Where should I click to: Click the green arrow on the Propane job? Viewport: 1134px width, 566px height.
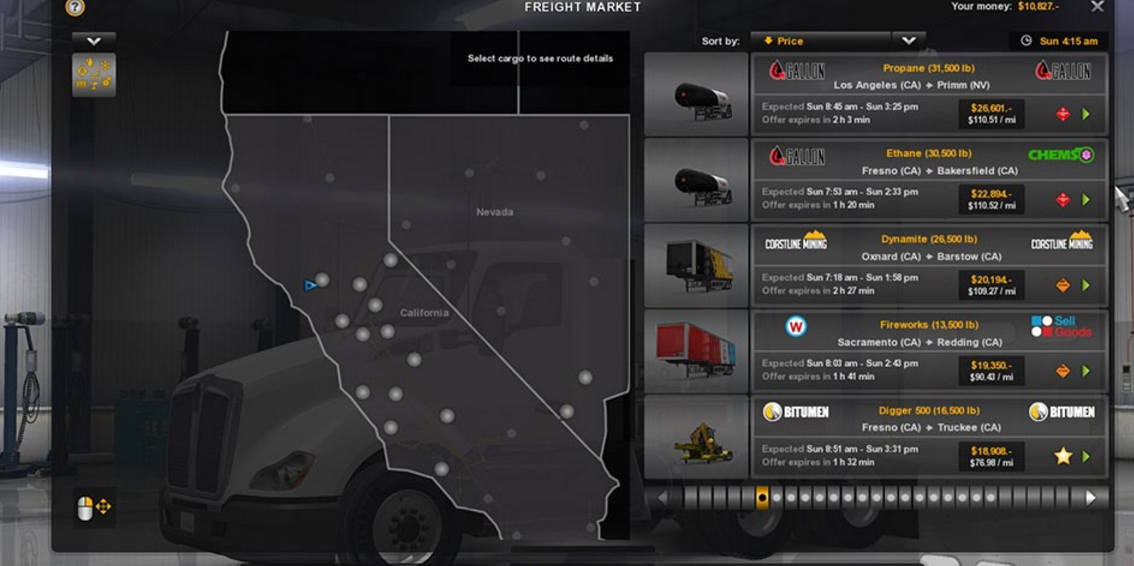(x=1086, y=114)
